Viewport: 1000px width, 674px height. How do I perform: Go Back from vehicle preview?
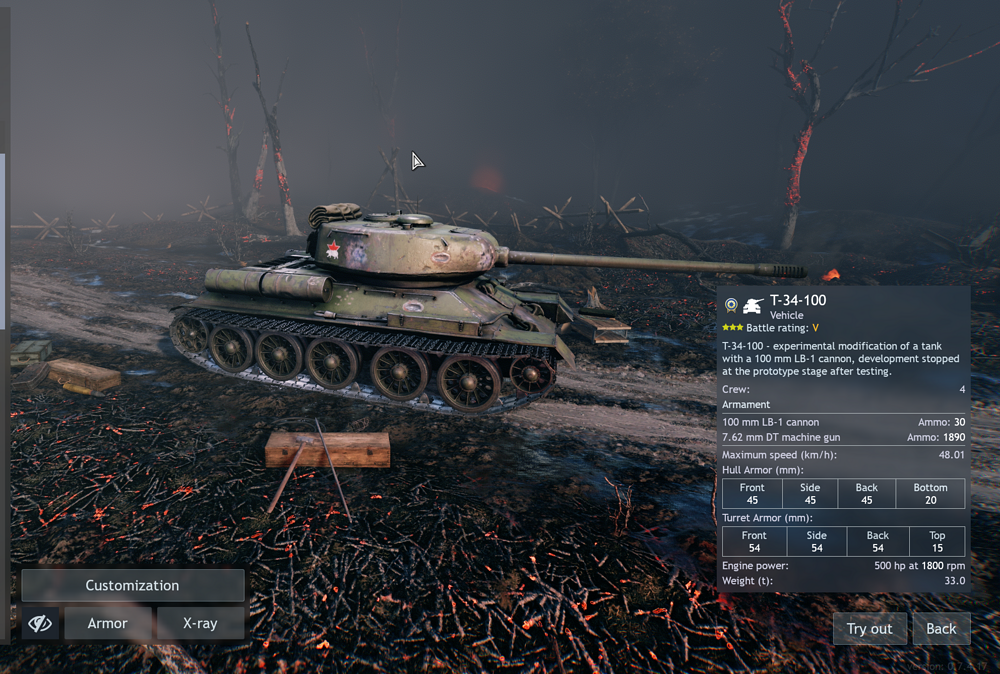941,628
